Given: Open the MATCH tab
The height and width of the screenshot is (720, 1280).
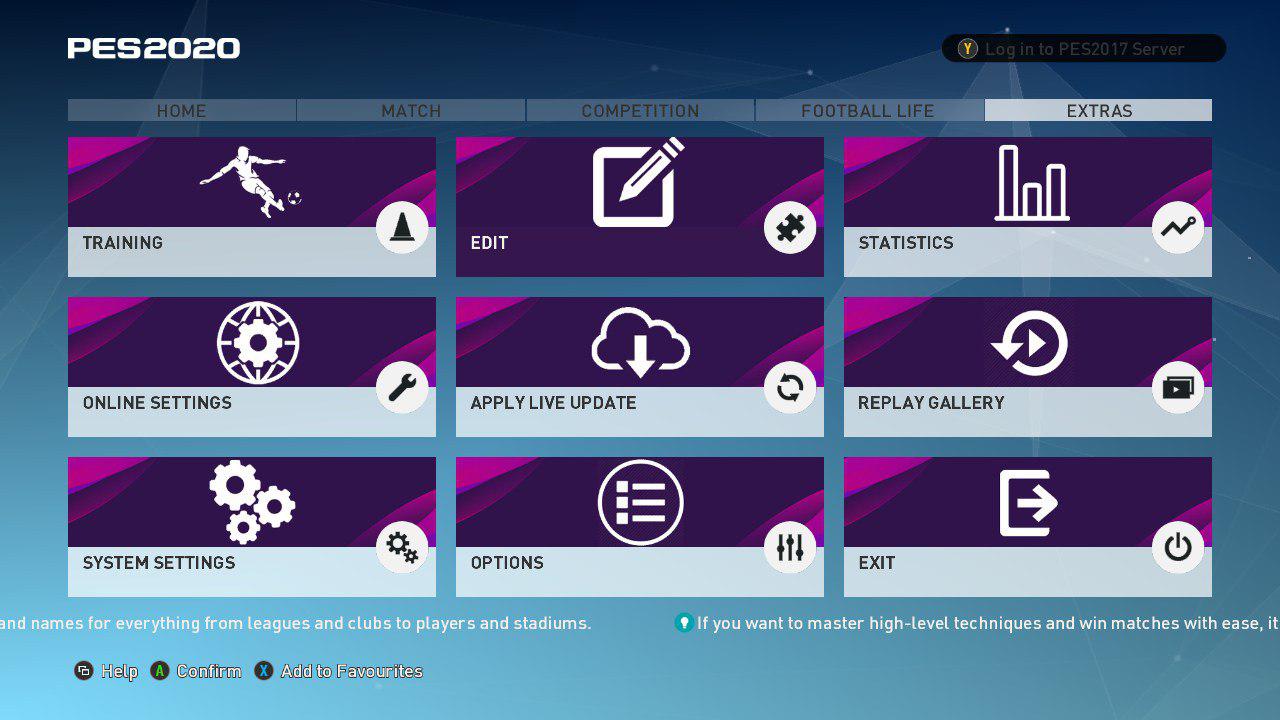Looking at the screenshot, I should (x=411, y=110).
